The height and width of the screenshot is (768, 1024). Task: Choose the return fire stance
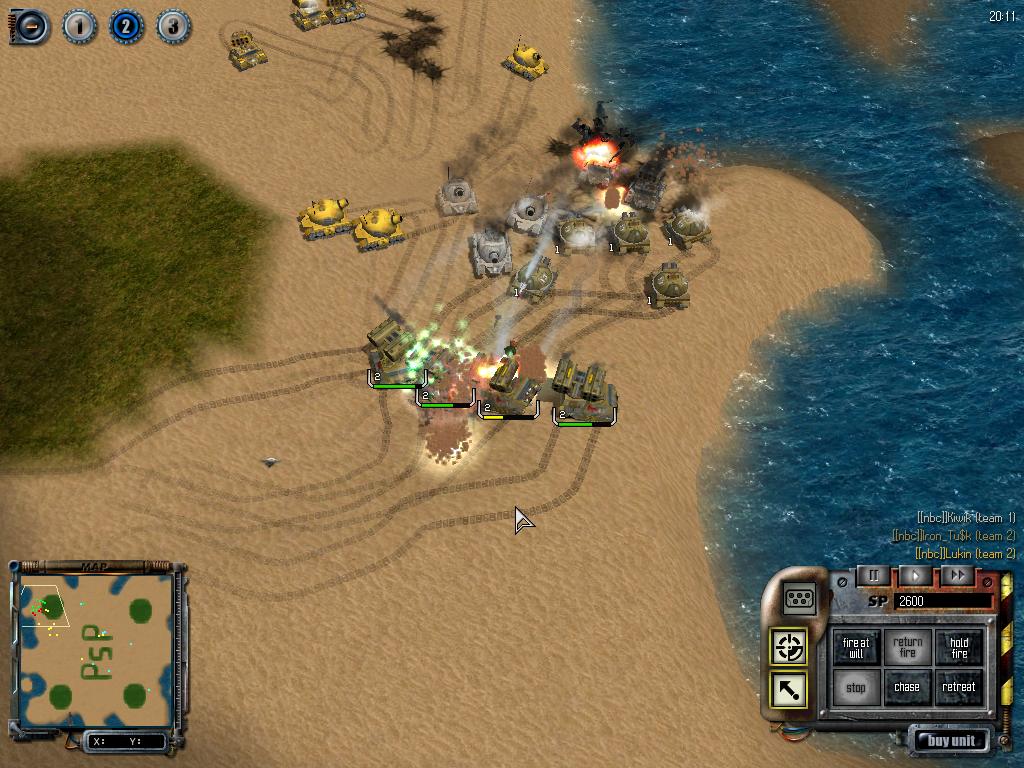[908, 648]
